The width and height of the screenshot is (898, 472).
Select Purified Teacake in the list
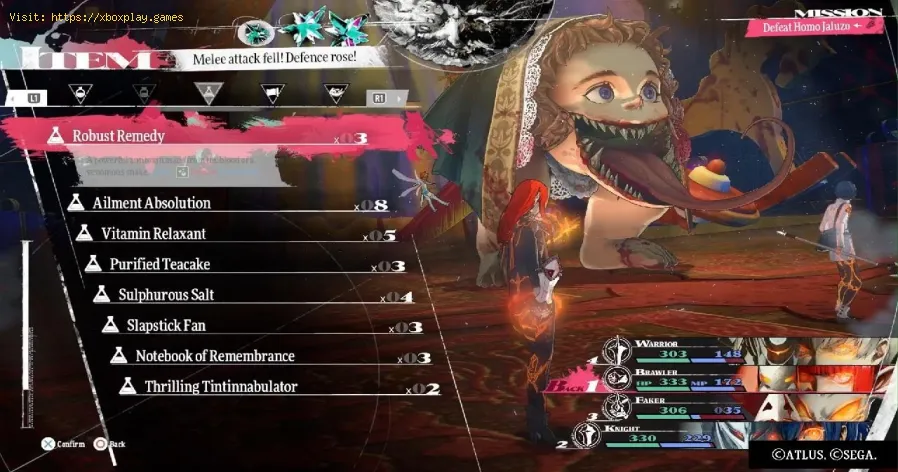click(x=159, y=265)
